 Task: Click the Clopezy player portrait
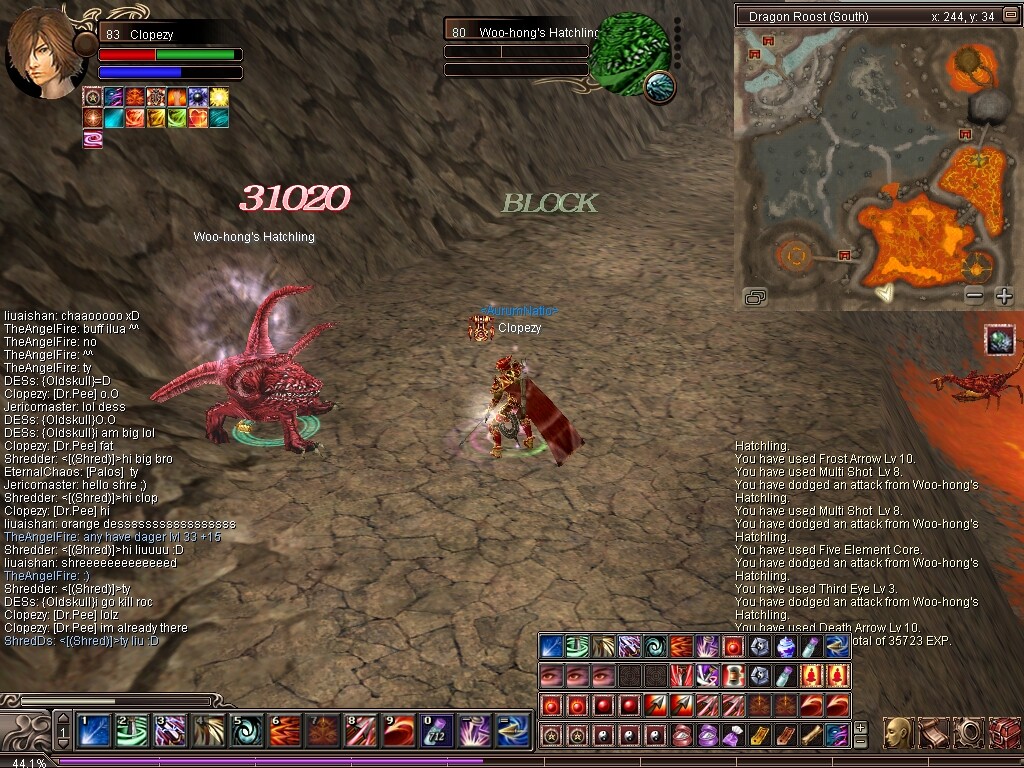(x=44, y=54)
